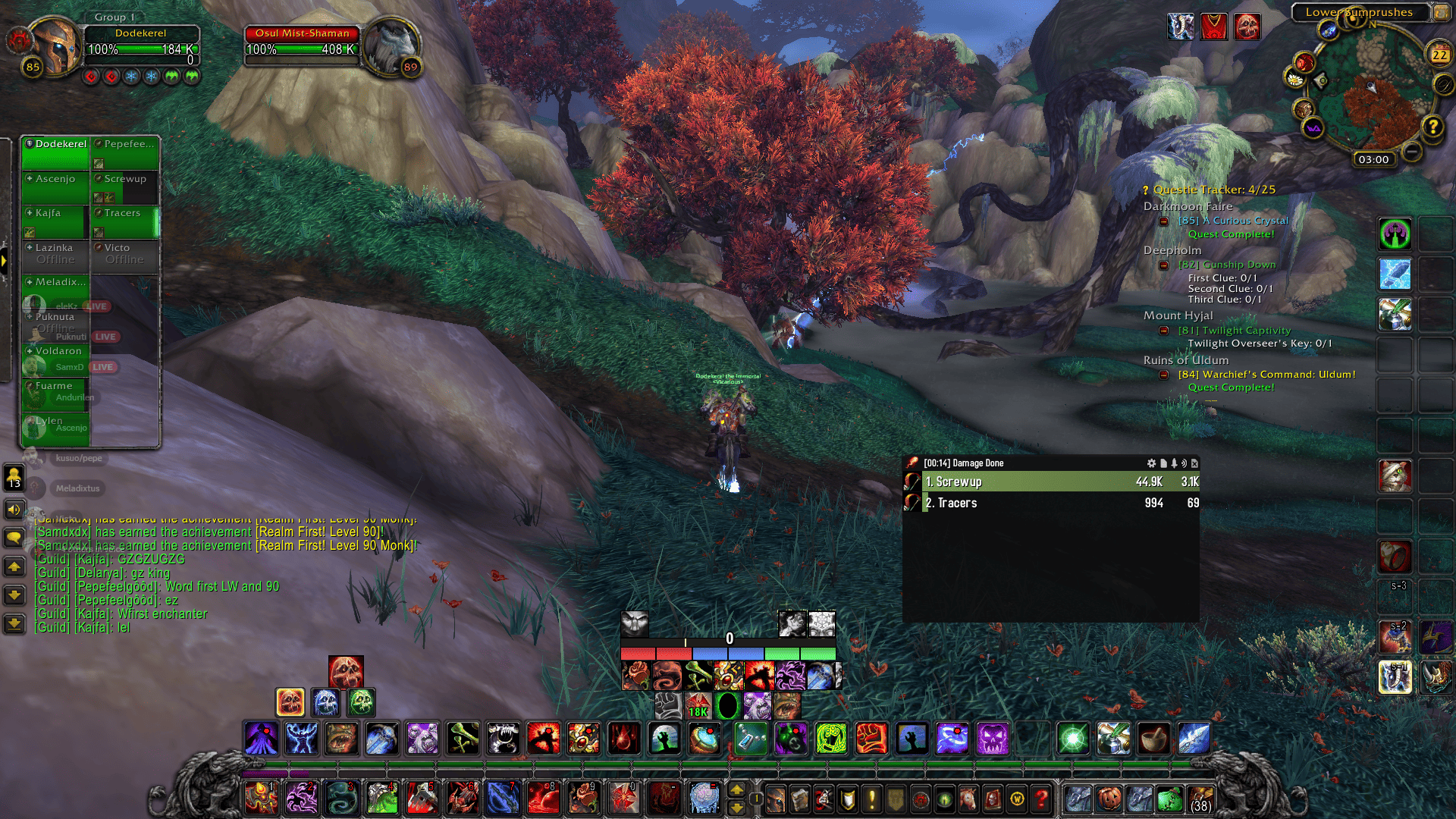Open the world map button beside zone name

(x=1439, y=12)
